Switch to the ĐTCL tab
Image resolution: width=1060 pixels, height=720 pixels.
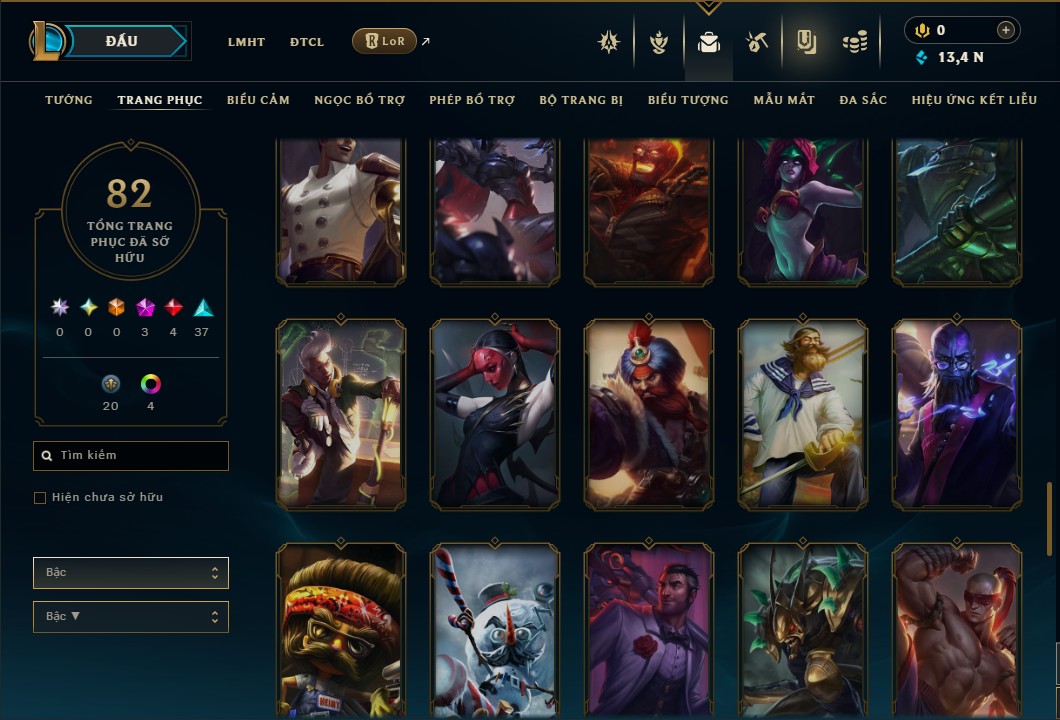tap(307, 42)
